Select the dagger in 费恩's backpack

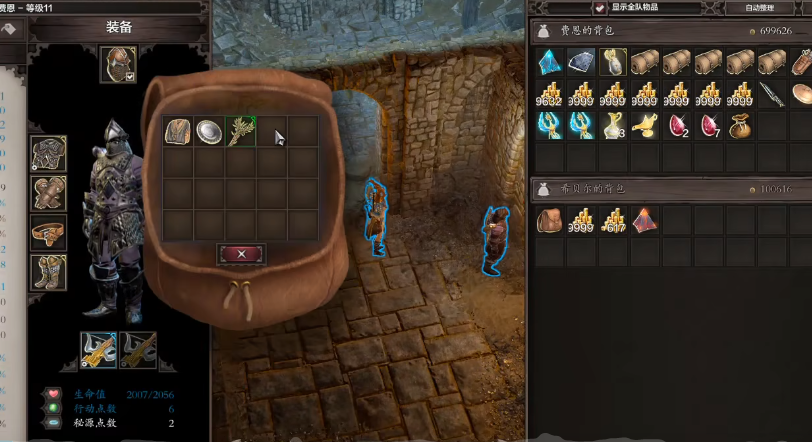[x=772, y=95]
